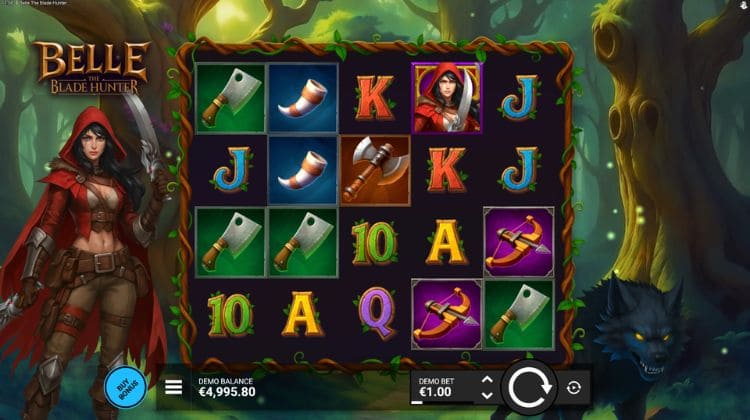Decrease the demo bet with the down arrow
Screen dimensions: 750x420
coord(487,394)
